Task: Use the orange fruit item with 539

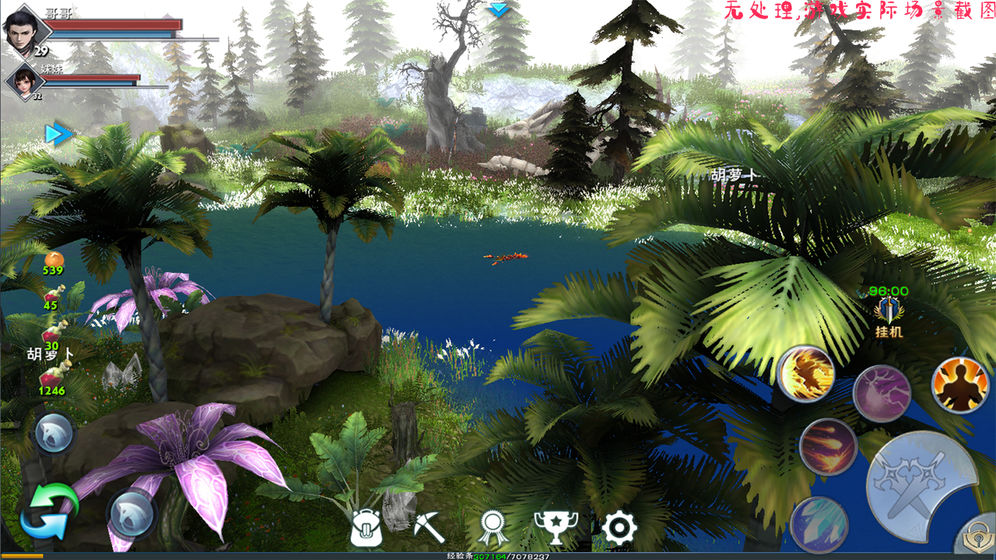Action: click(53, 259)
